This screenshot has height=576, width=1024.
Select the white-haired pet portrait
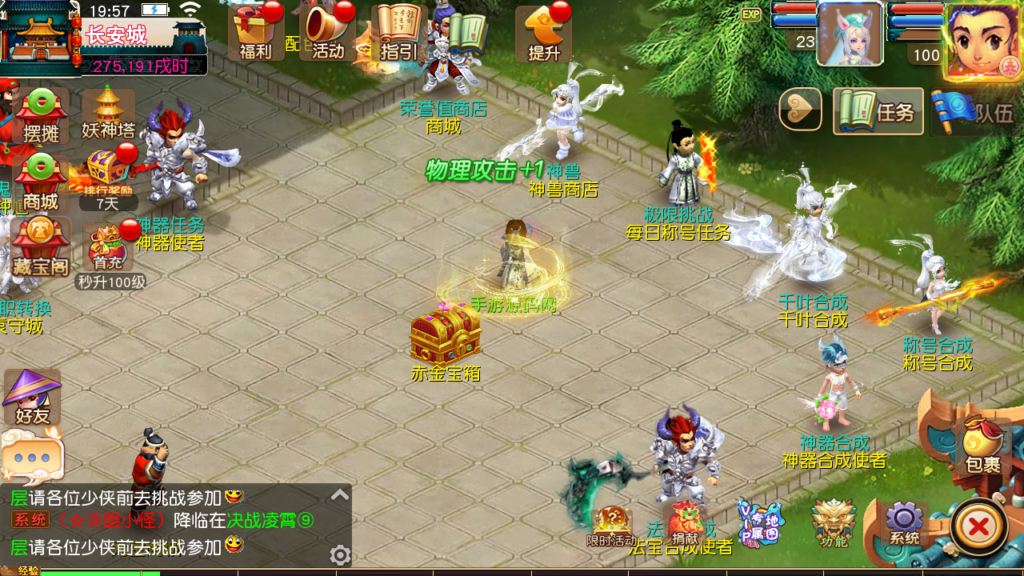[849, 34]
